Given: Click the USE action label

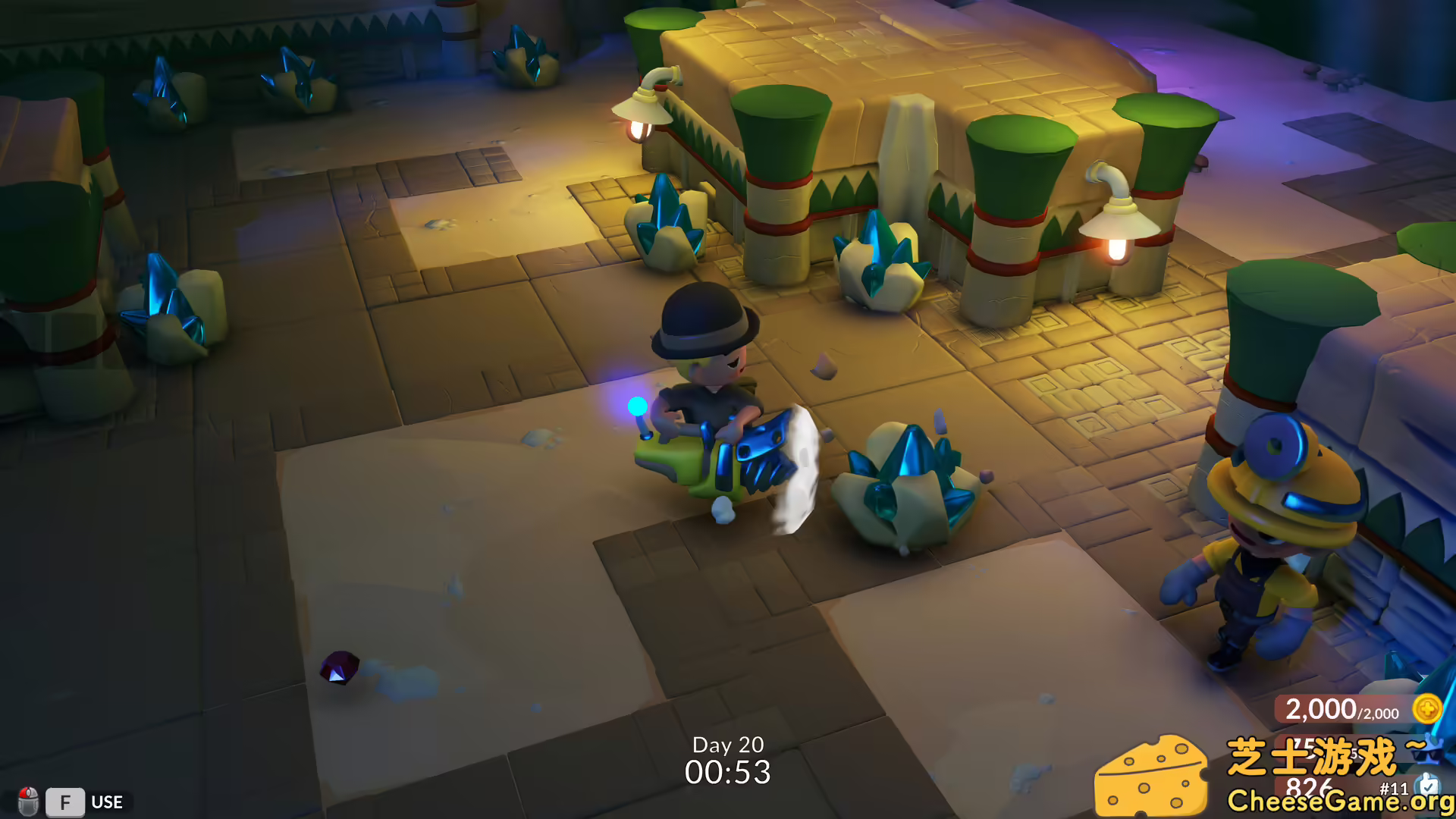Looking at the screenshot, I should coord(107,802).
